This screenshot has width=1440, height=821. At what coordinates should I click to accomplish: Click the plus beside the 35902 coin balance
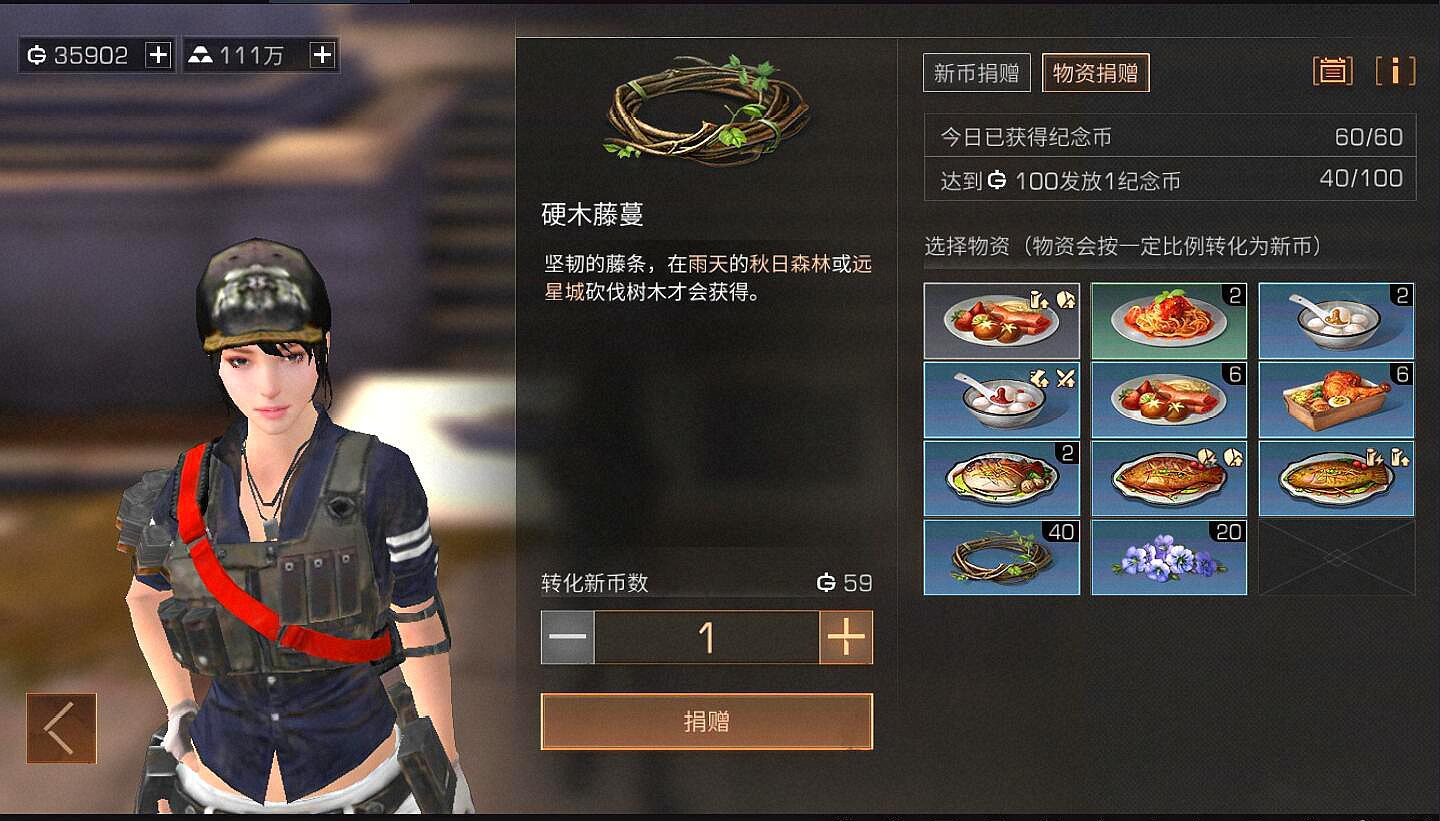point(155,54)
